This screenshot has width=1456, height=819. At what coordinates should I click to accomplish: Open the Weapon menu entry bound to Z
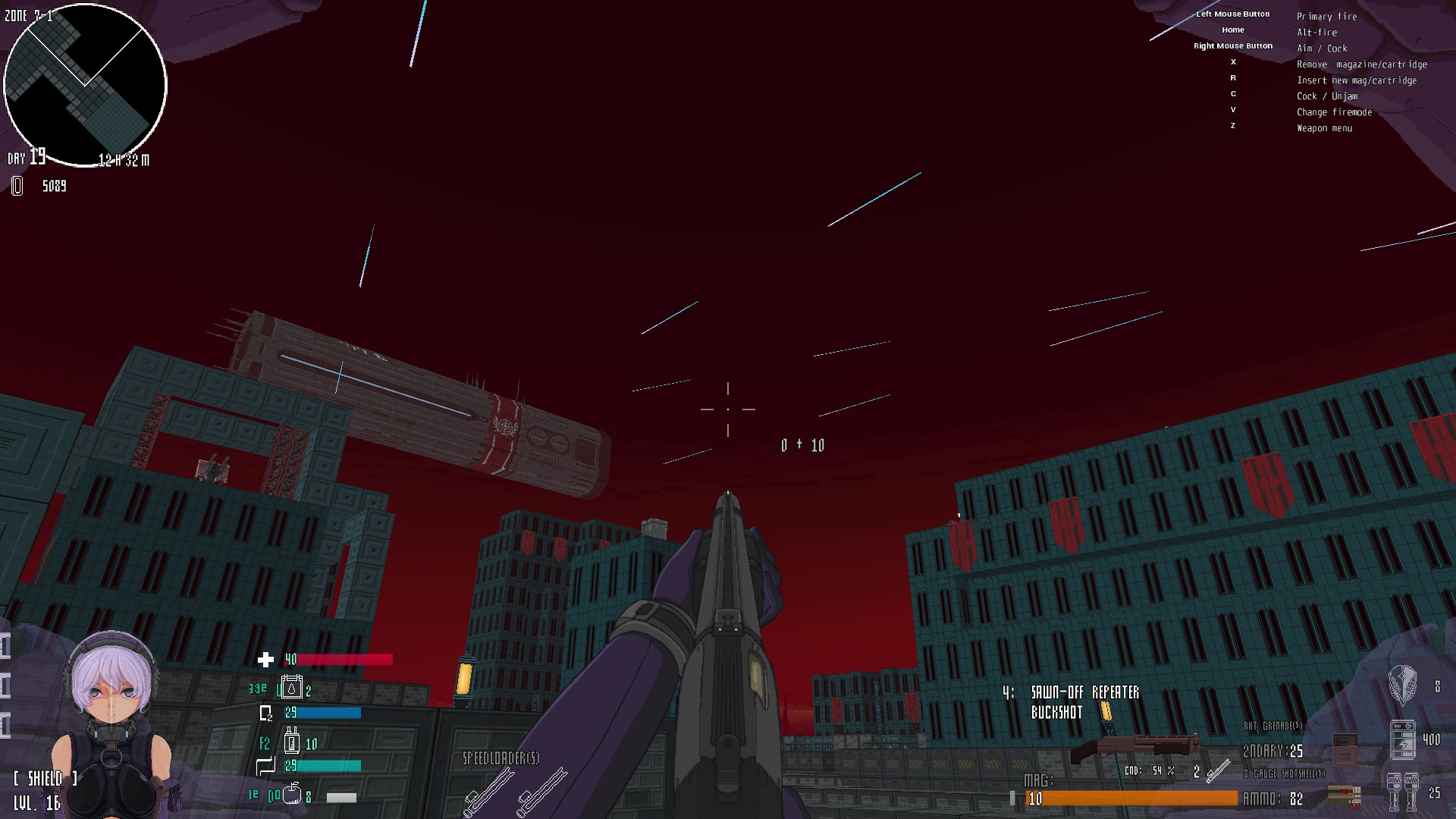coord(1324,127)
